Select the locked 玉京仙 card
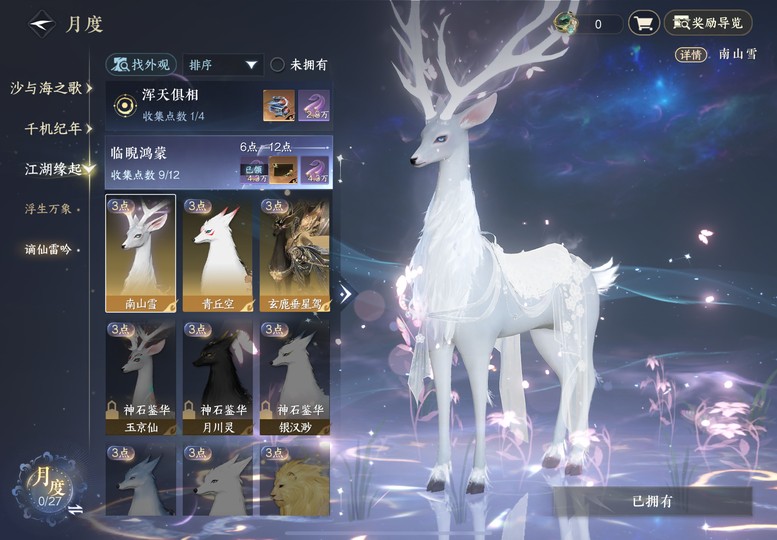Image resolution: width=777 pixels, height=540 pixels. click(x=140, y=377)
